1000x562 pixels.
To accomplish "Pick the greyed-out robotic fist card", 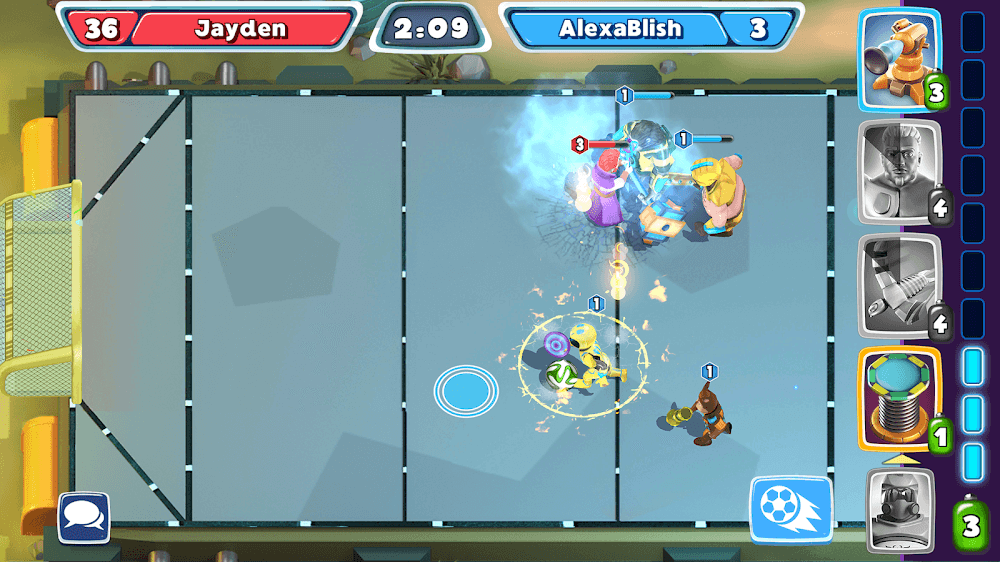I will pos(899,286).
